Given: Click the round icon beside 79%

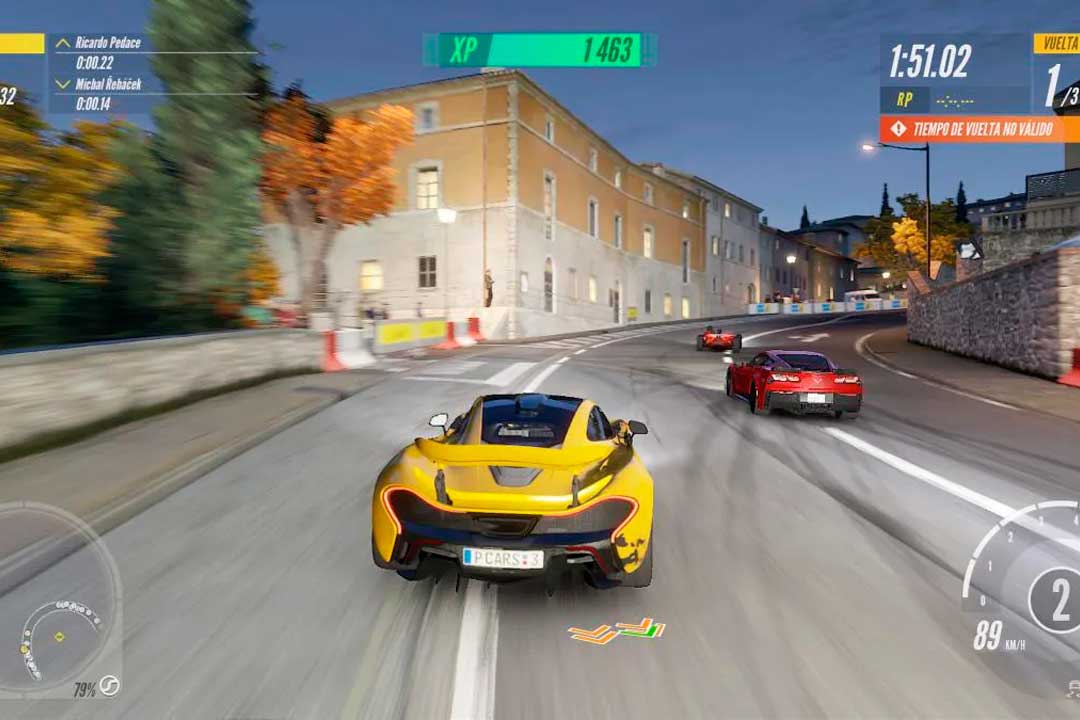Looking at the screenshot, I should [109, 686].
